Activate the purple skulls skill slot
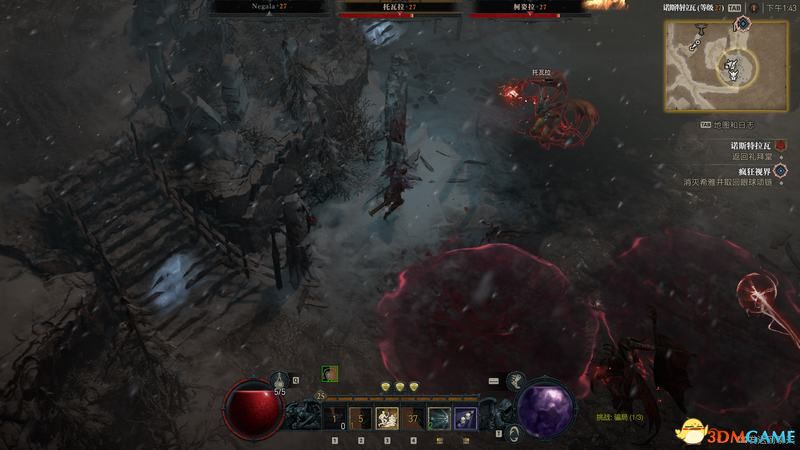 pos(464,419)
